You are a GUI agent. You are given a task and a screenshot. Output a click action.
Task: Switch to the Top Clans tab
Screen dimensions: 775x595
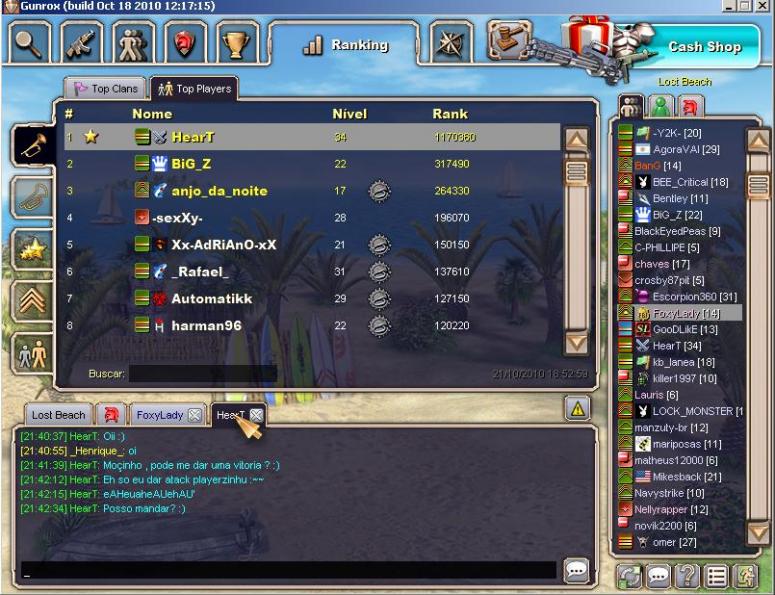coord(105,89)
